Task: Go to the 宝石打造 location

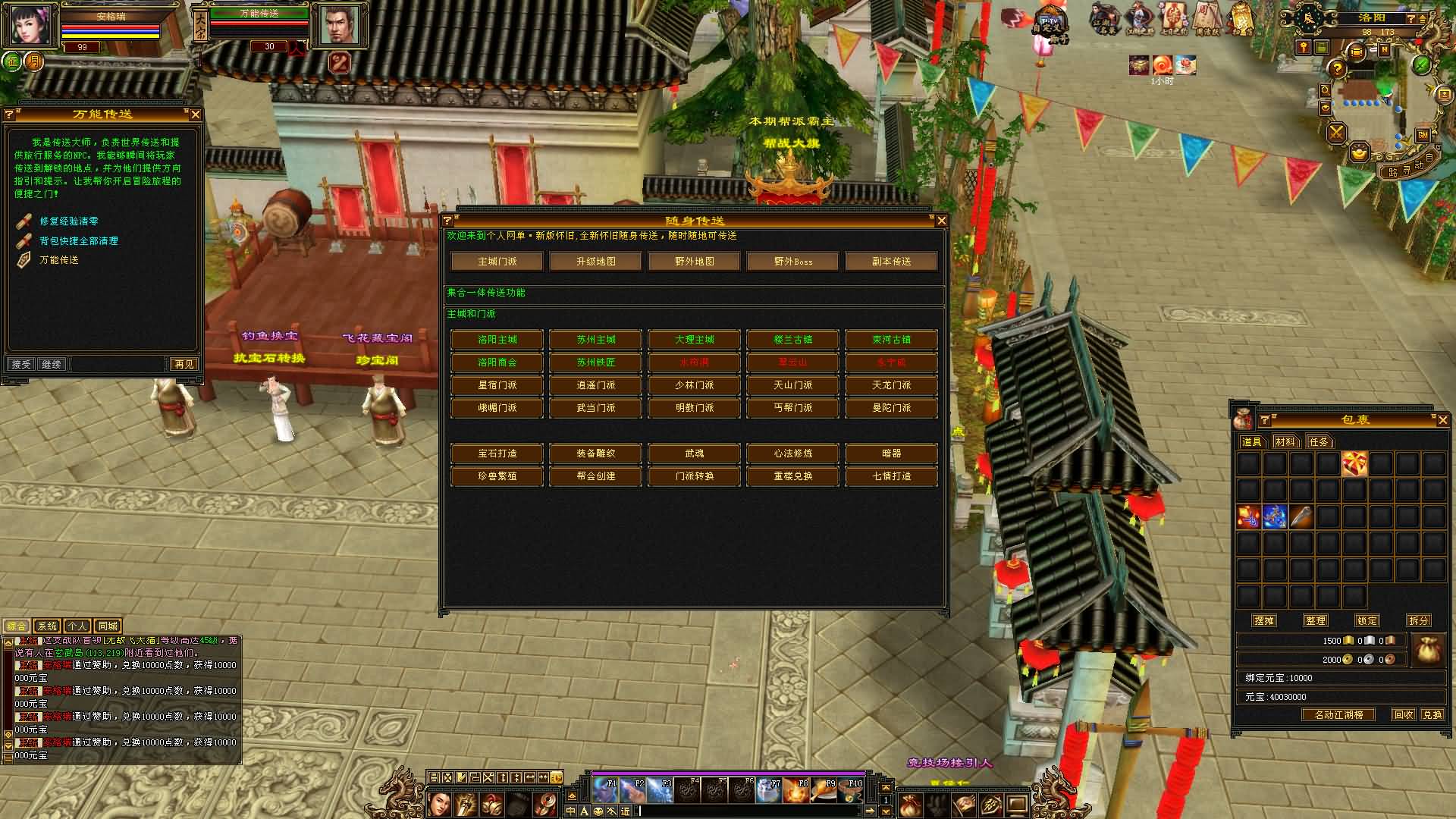Action: click(x=497, y=453)
